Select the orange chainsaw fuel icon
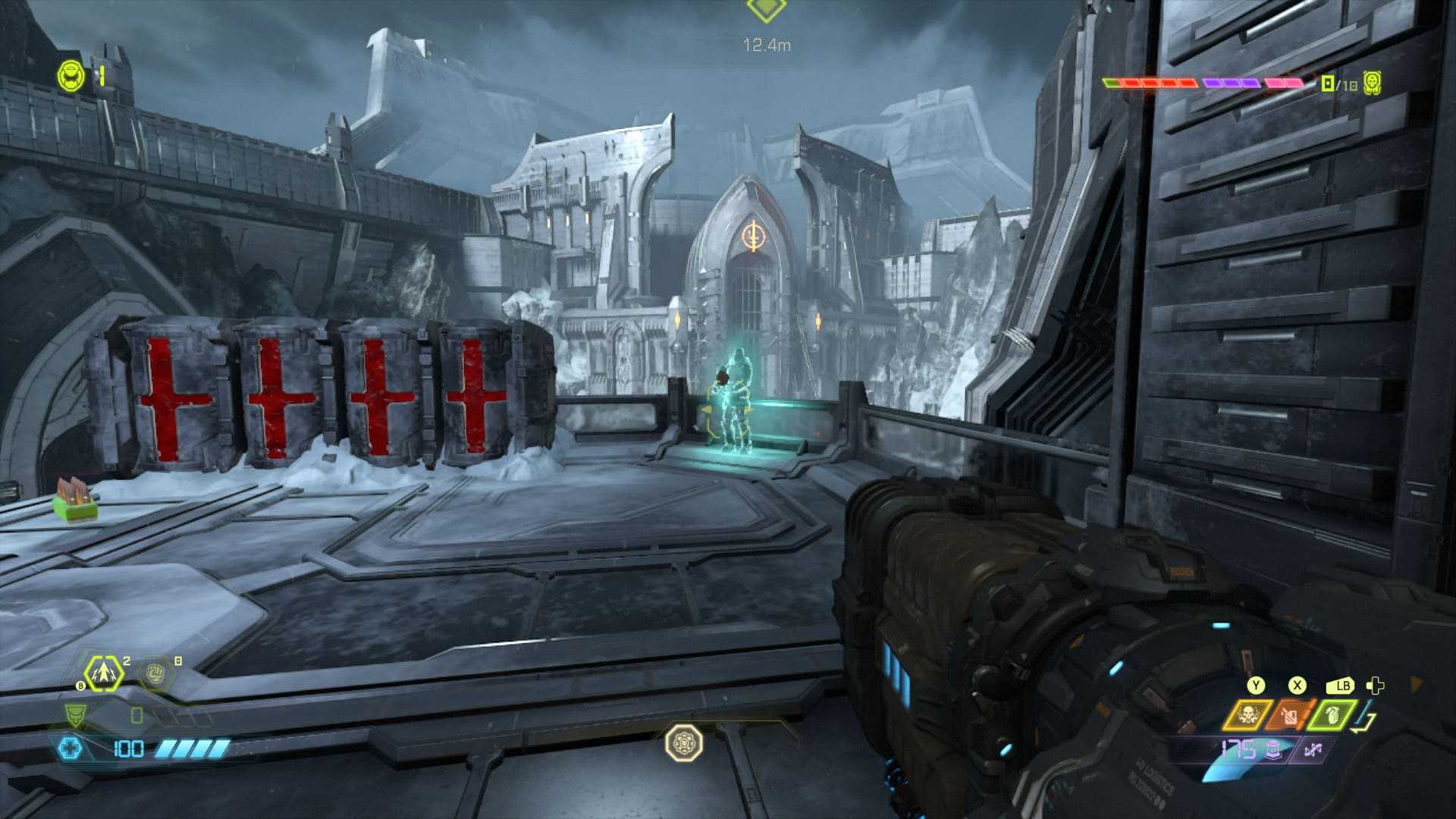 coord(1290,714)
